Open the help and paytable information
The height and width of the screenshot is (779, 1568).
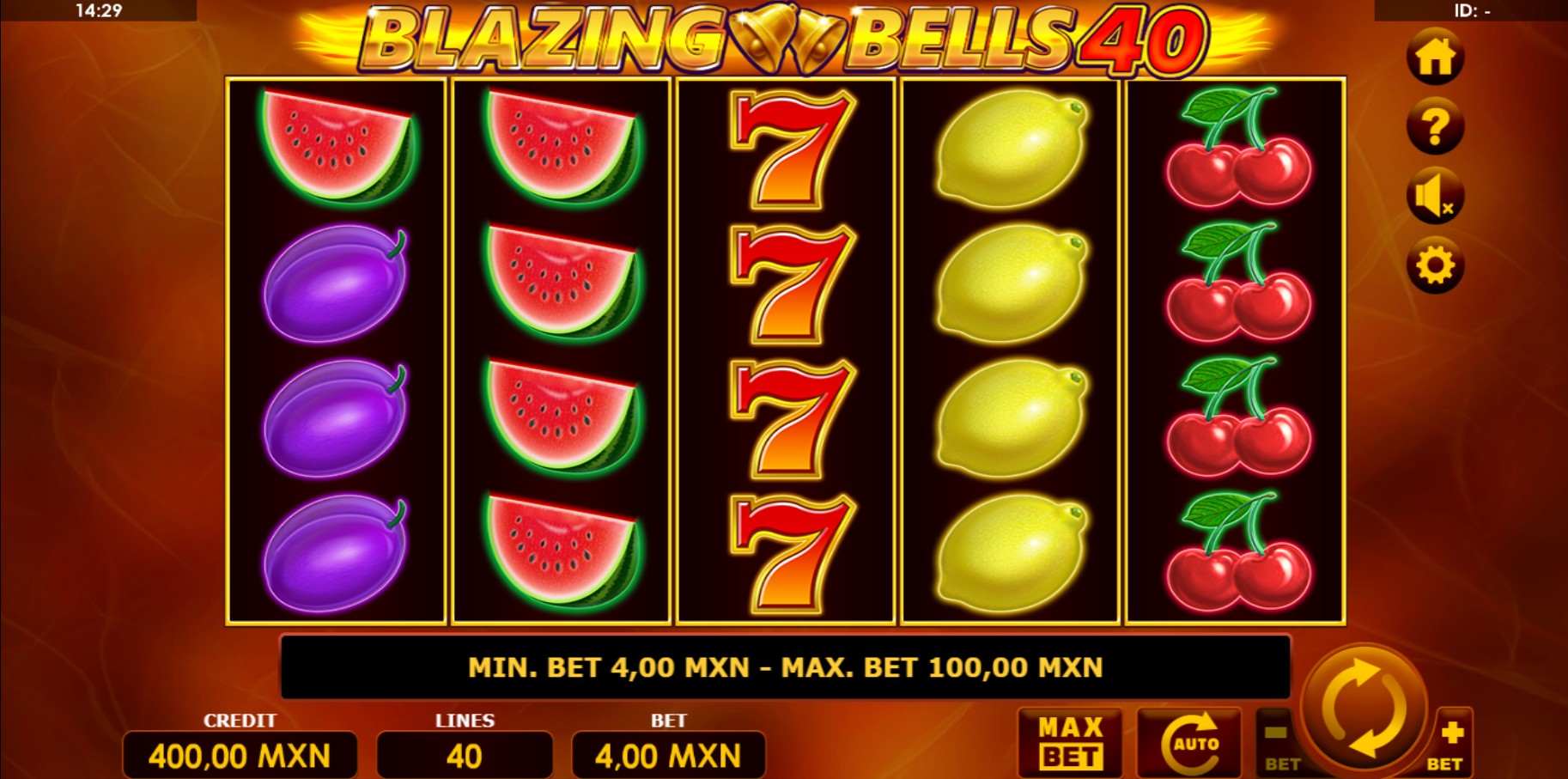[x=1436, y=125]
